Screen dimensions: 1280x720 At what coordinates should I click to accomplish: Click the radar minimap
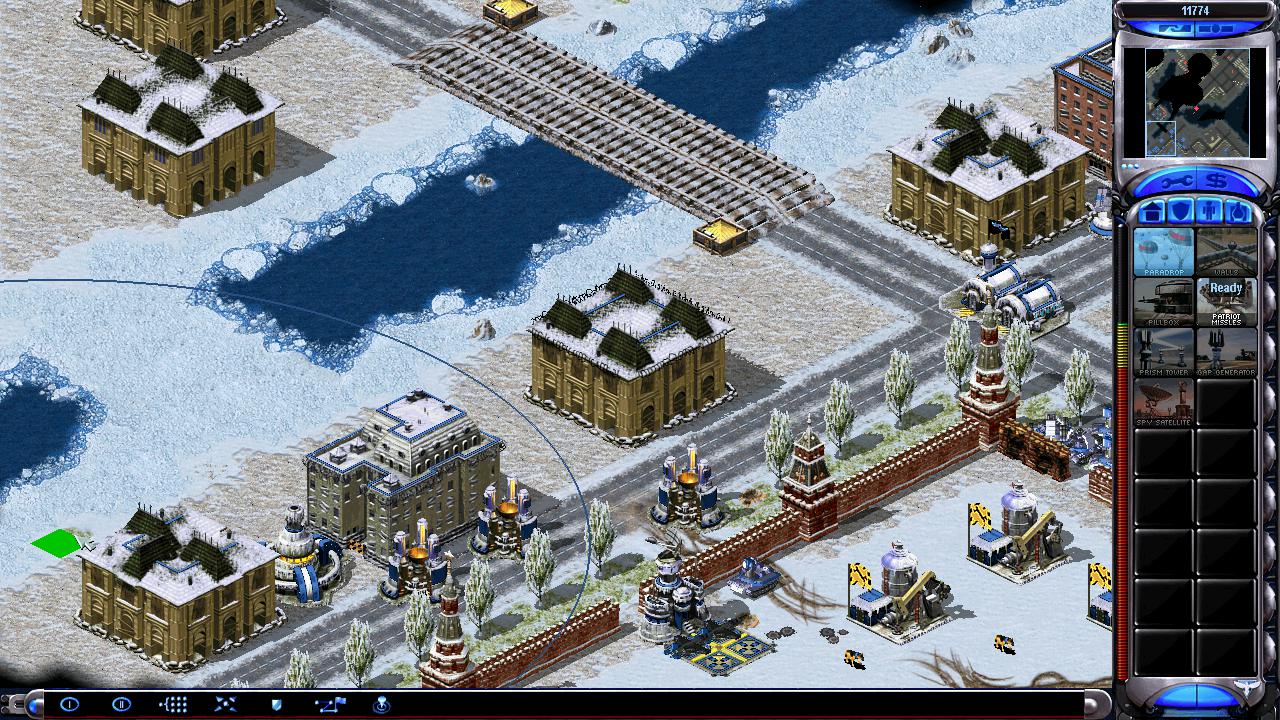tap(1194, 100)
